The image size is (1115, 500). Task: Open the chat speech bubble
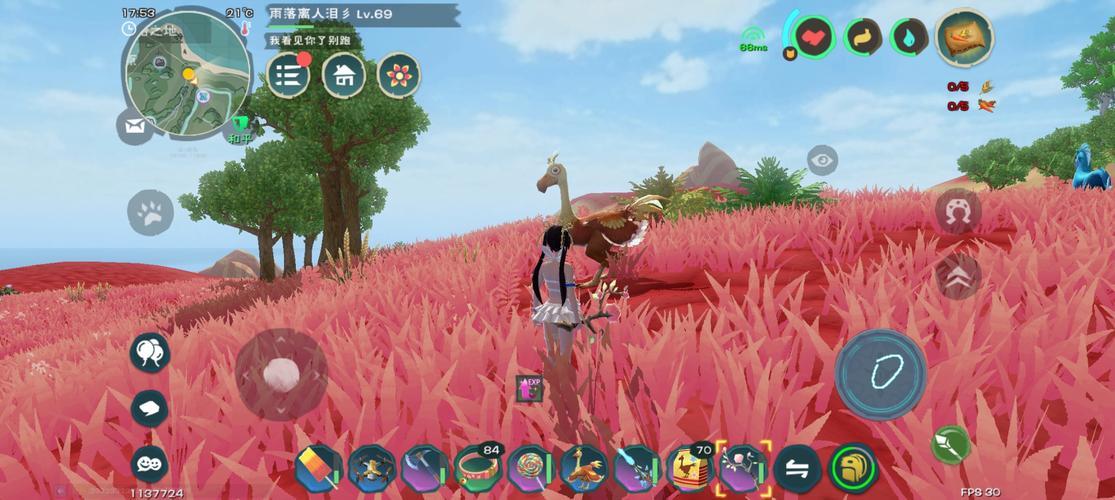(x=150, y=408)
